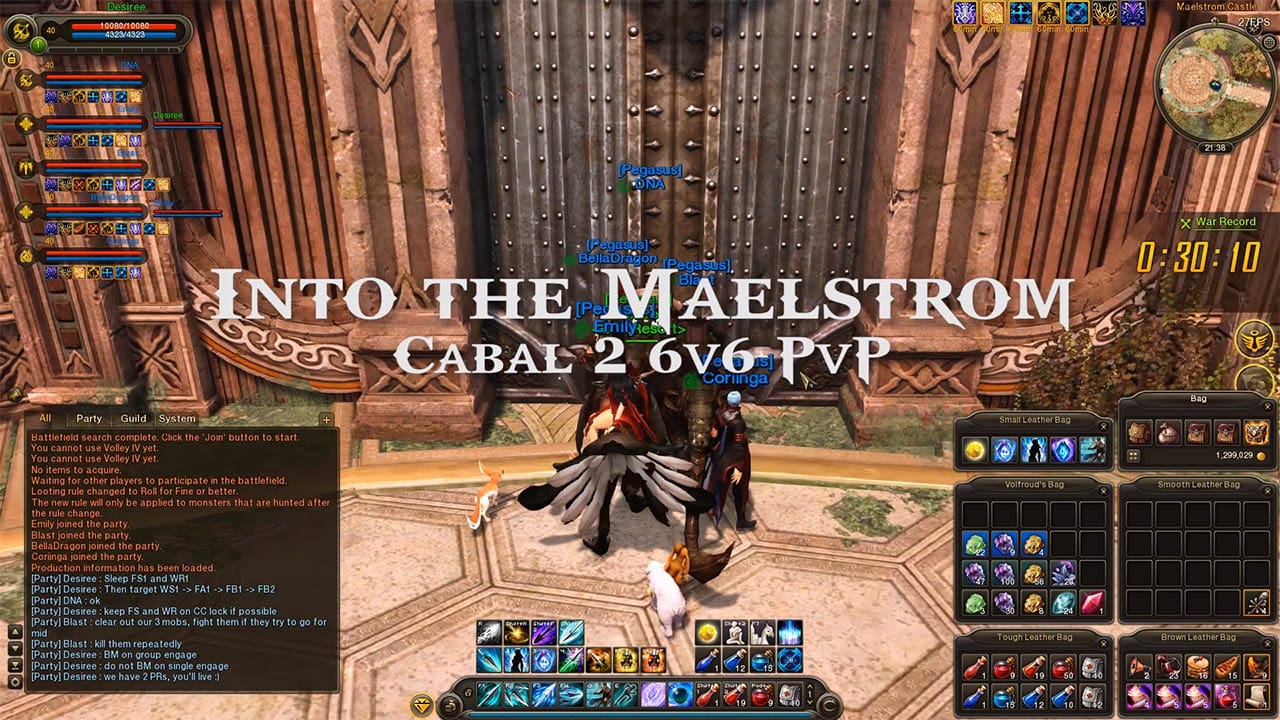The width and height of the screenshot is (1280, 720).
Task: Select the gold coin item in Small Leather Bag
Action: tap(974, 451)
